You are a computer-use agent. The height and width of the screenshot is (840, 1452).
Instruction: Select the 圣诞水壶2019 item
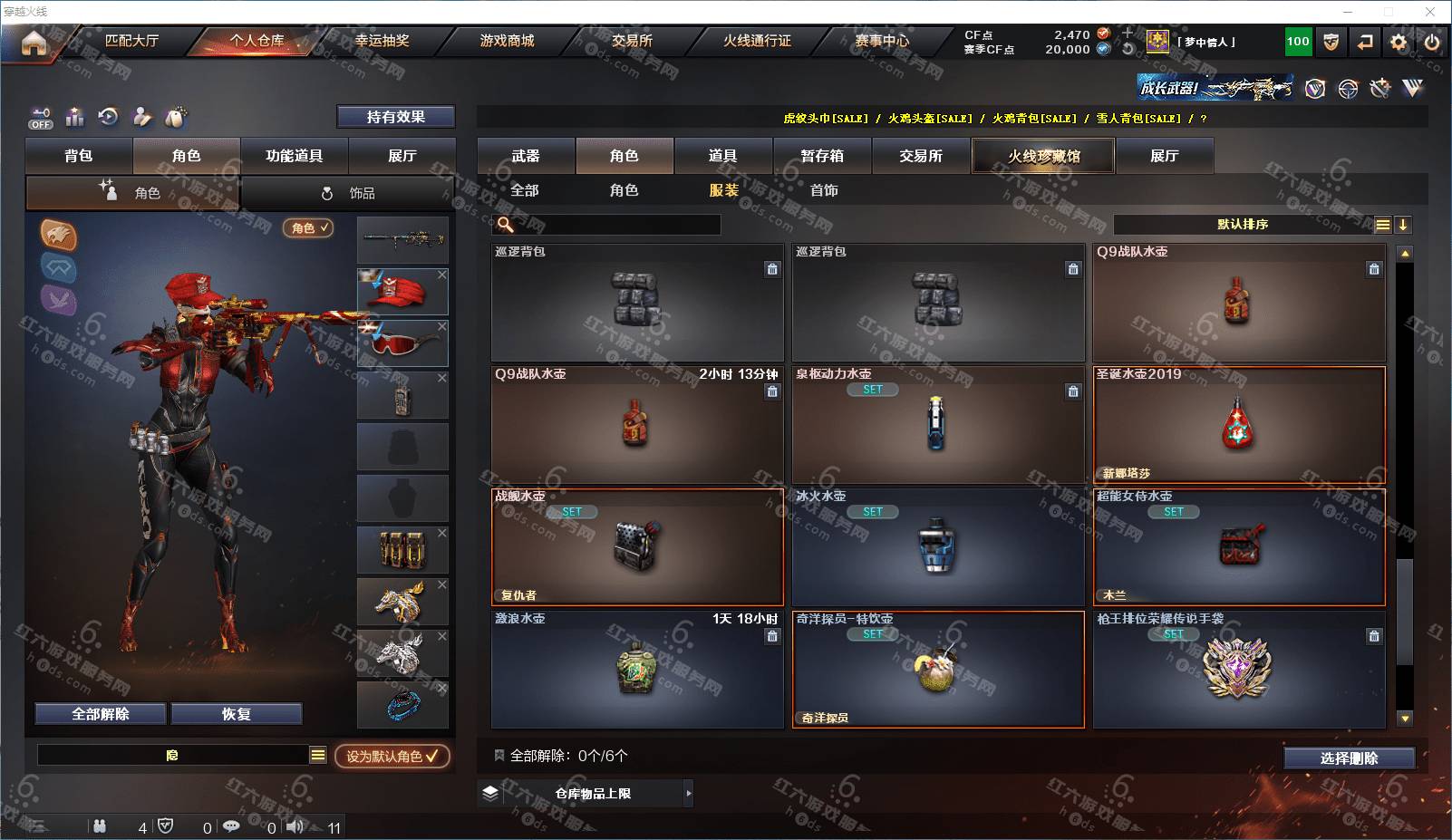pyautogui.click(x=1238, y=424)
